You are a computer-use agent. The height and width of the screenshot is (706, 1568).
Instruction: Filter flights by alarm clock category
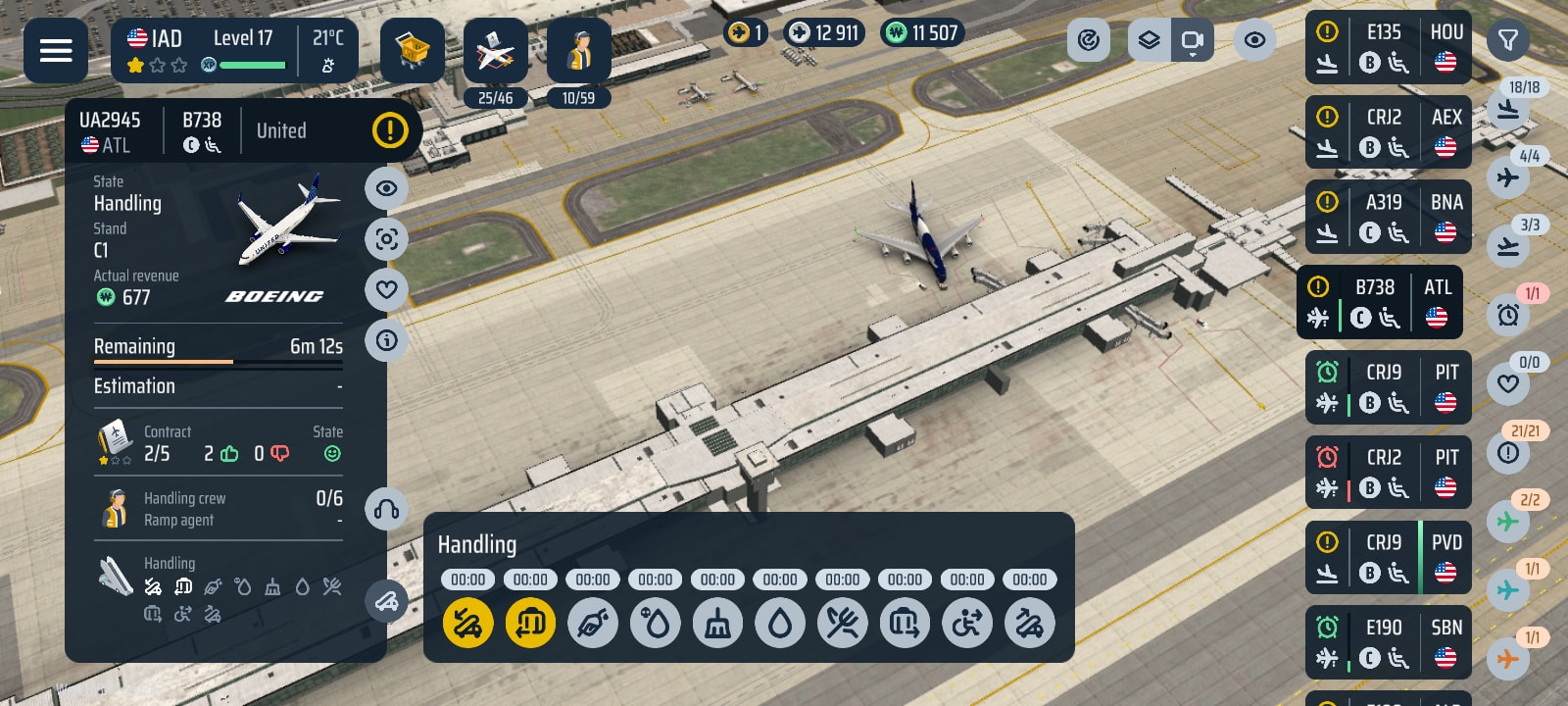point(1508,315)
